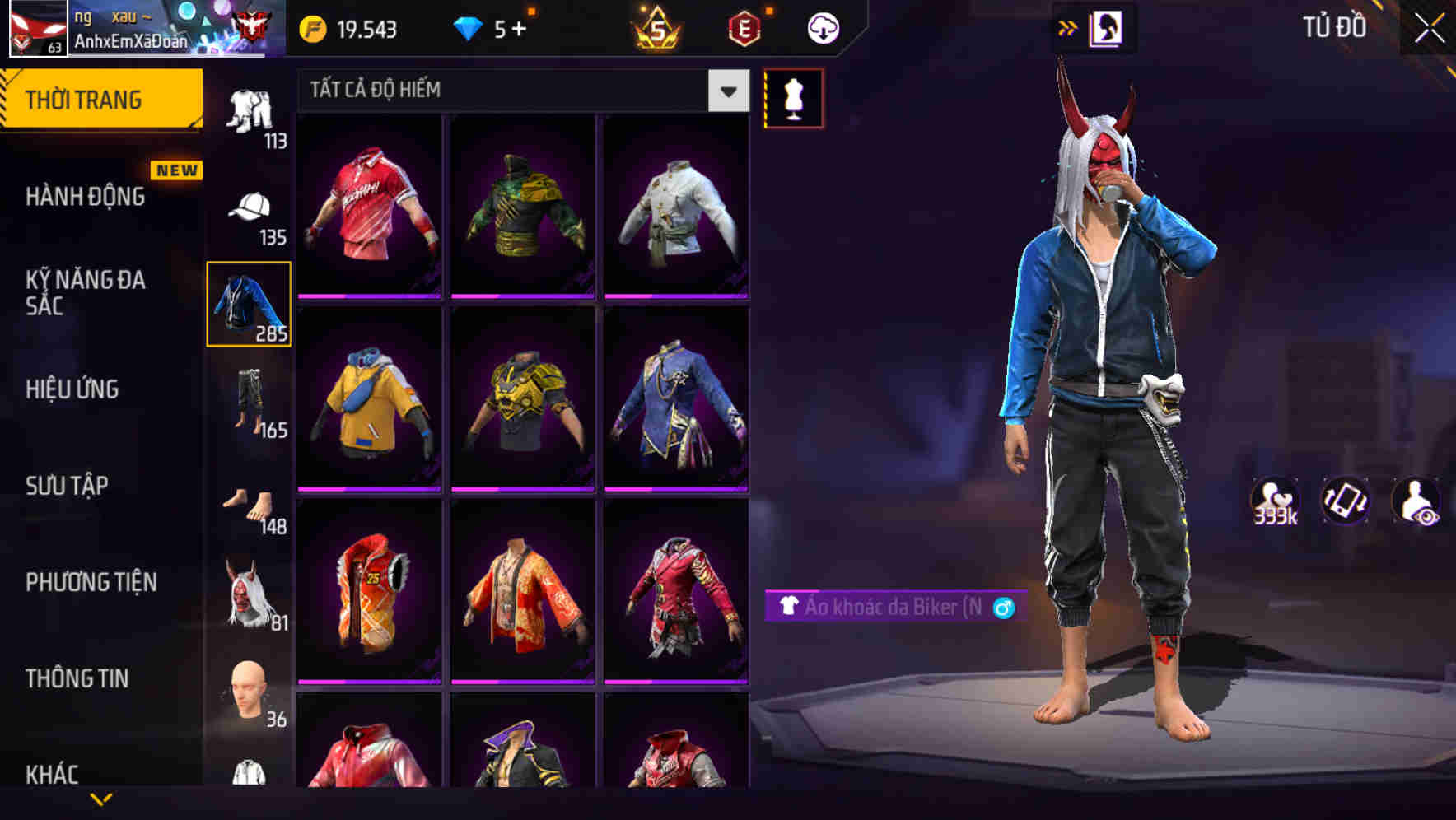Open the oni mask category with 81 items

(x=250, y=593)
